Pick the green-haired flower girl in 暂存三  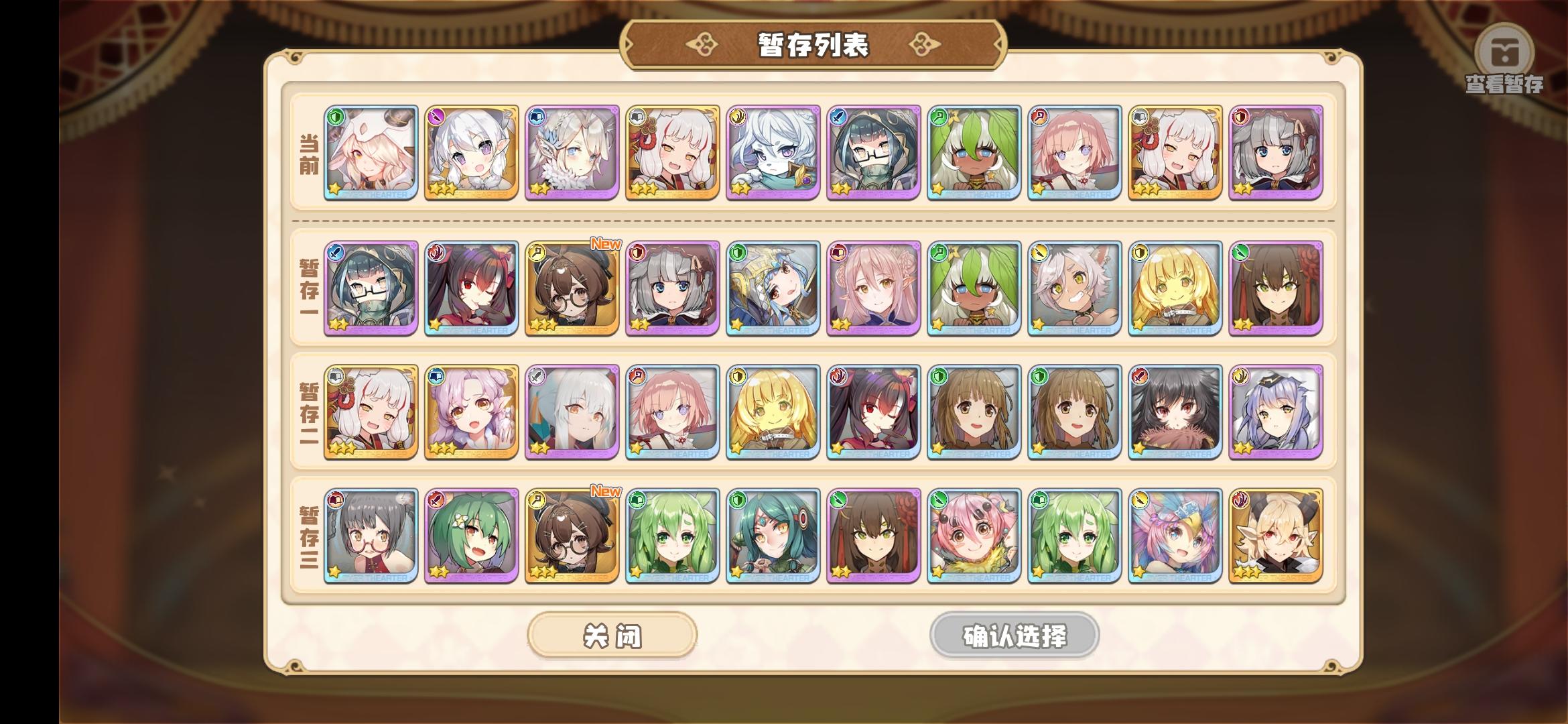(x=471, y=533)
